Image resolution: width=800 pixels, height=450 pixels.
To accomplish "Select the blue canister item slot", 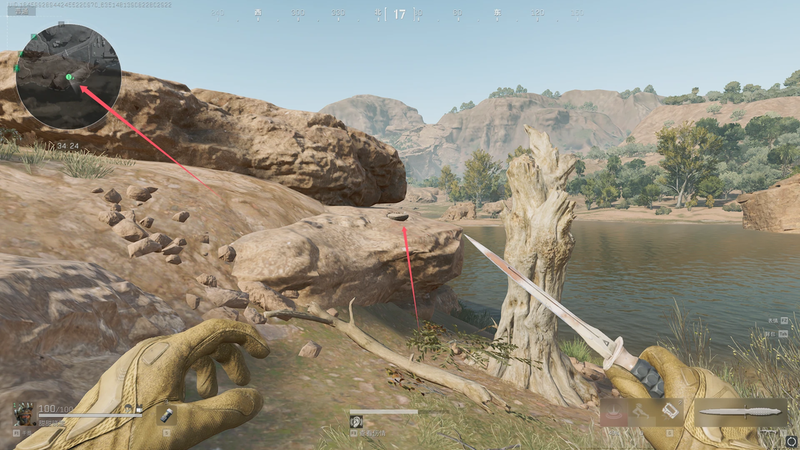I will click(x=164, y=412).
